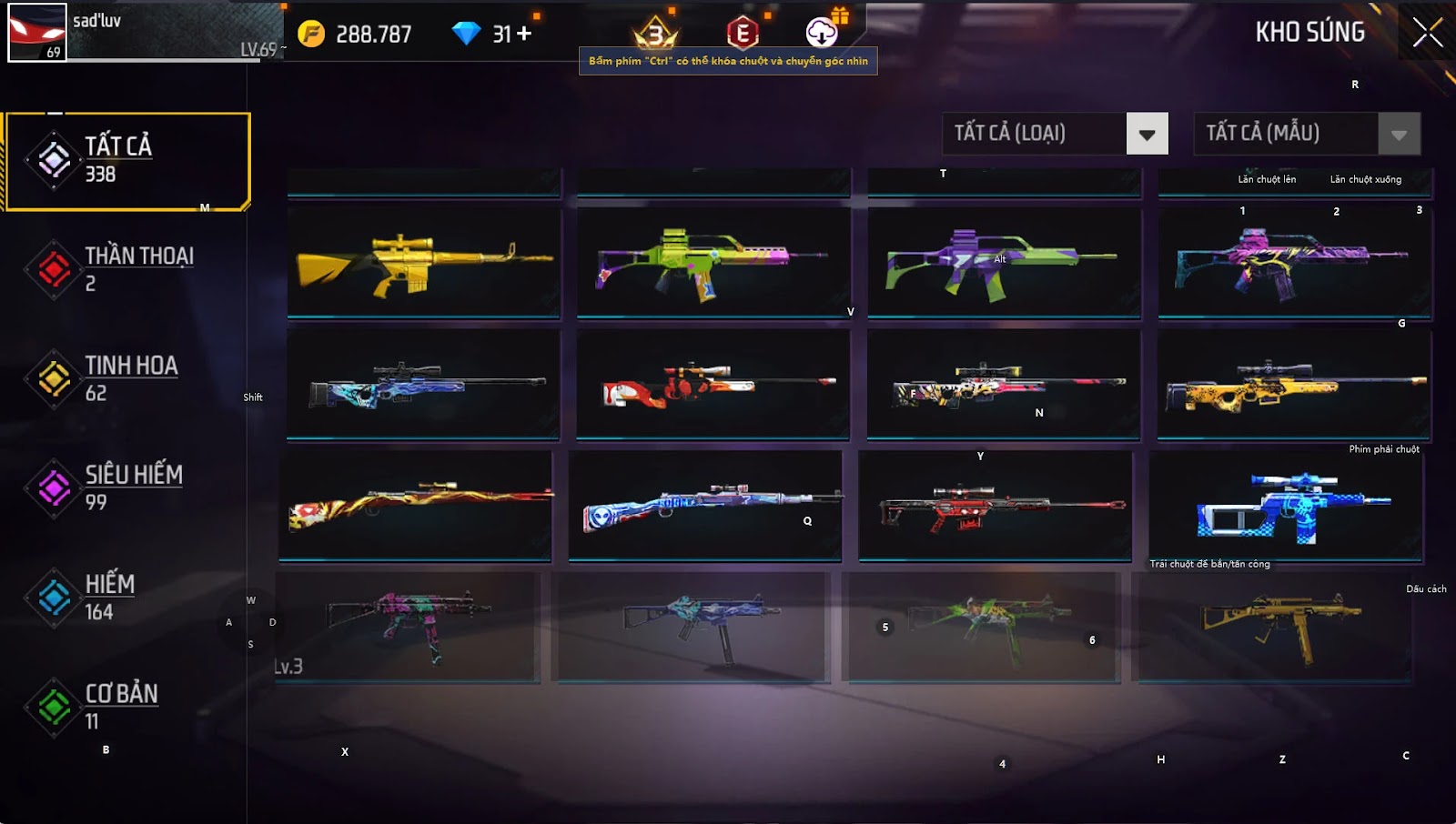Pick the red and white sniper skin

pyautogui.click(x=713, y=385)
